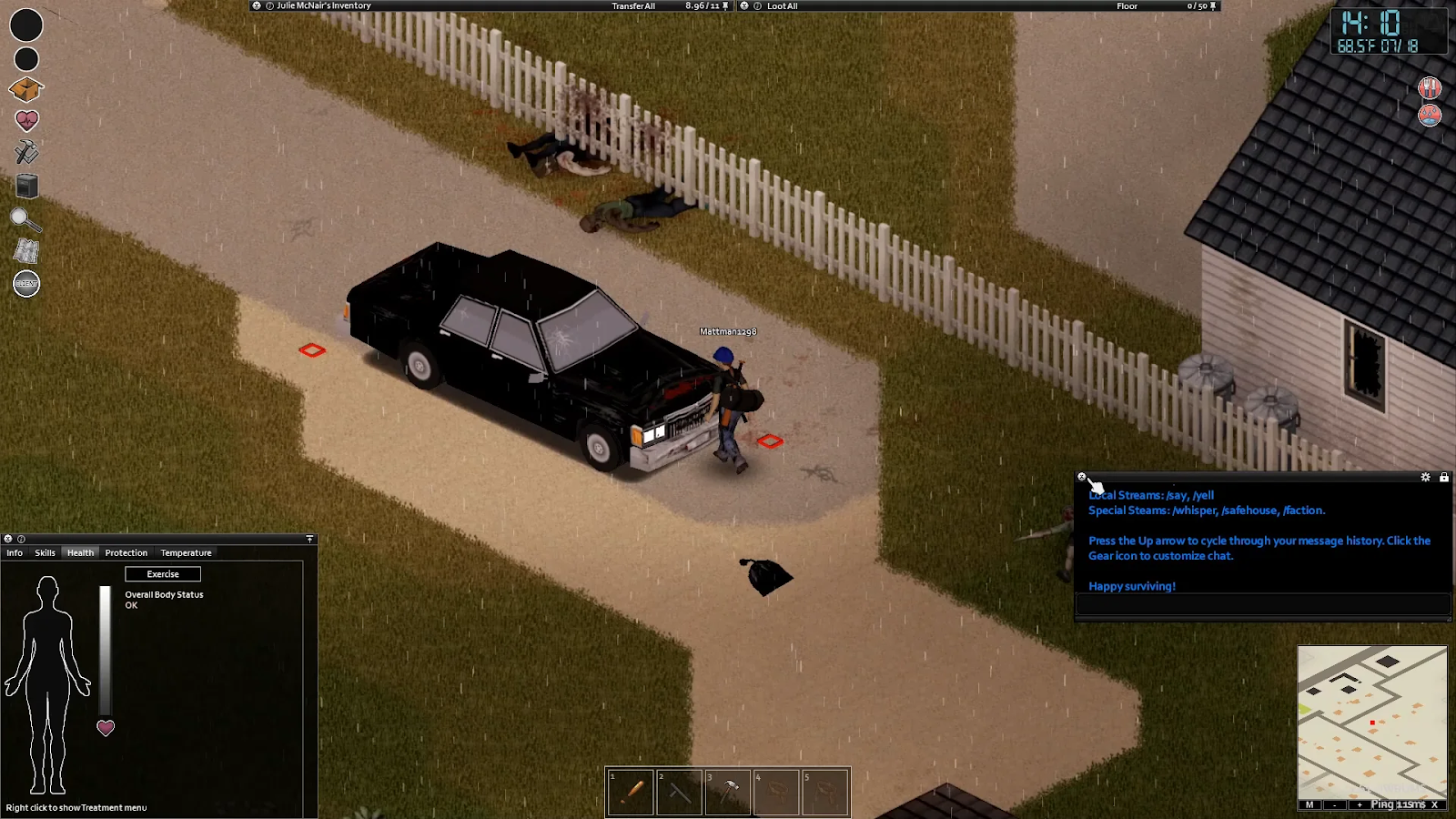The width and height of the screenshot is (1456, 819).
Task: Click Transfer All in the inventory bar
Action: click(x=633, y=6)
